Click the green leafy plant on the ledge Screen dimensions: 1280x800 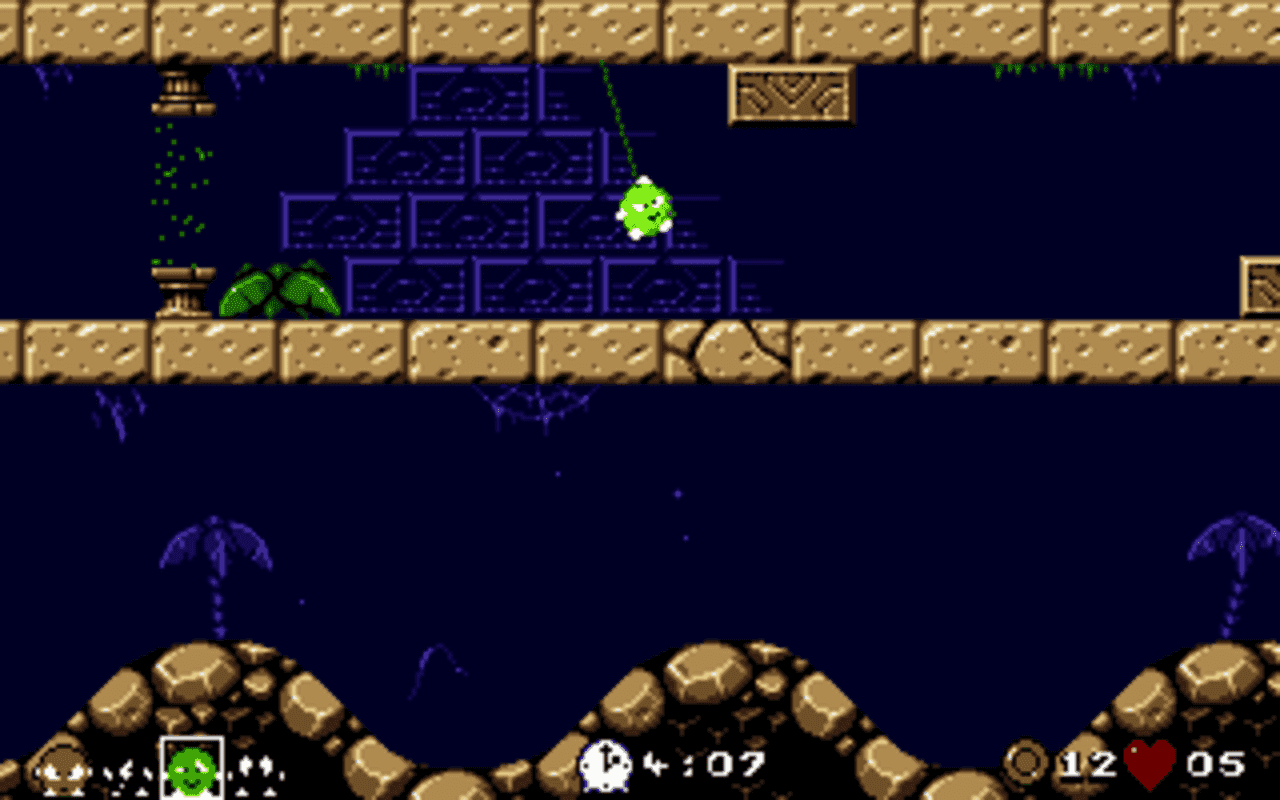click(x=278, y=288)
